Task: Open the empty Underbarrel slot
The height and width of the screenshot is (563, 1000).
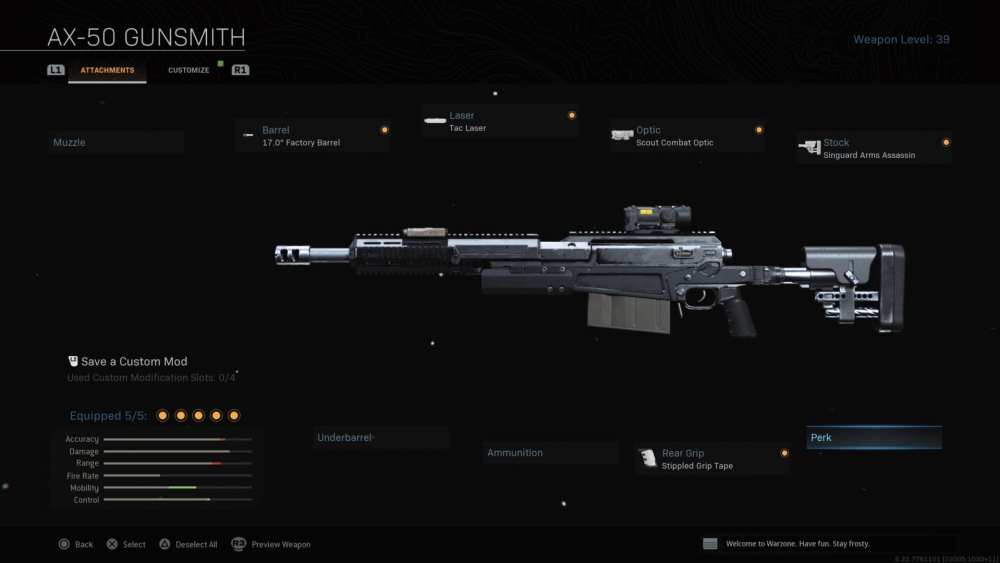Action: pos(380,438)
